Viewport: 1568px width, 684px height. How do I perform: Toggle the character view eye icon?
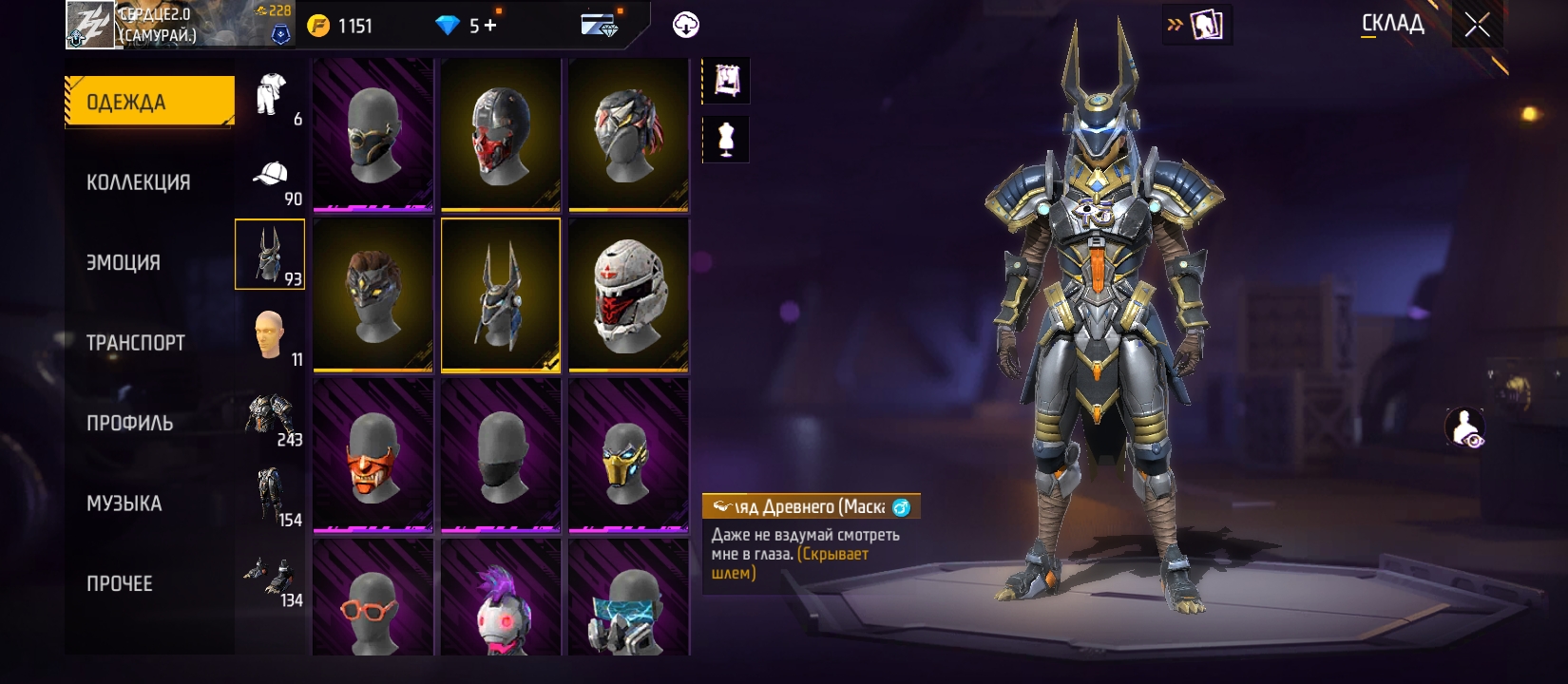coord(1465,428)
